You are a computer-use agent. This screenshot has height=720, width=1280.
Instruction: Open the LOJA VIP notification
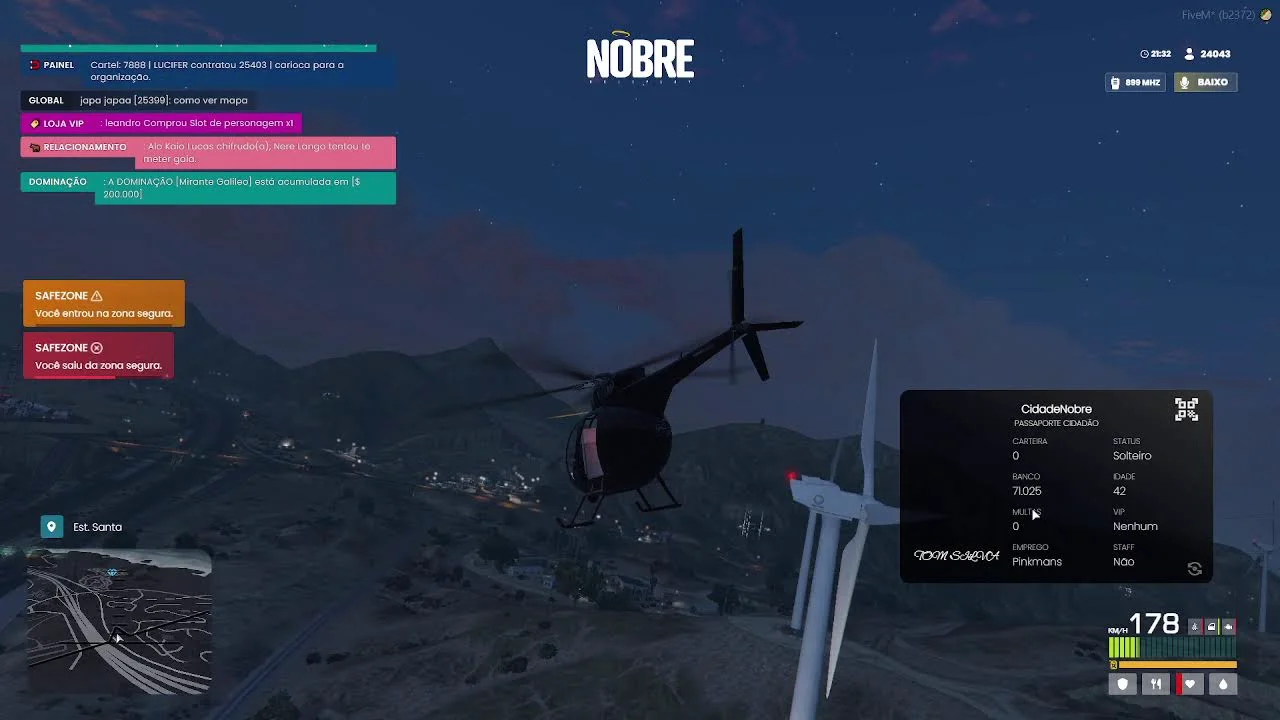pos(161,123)
